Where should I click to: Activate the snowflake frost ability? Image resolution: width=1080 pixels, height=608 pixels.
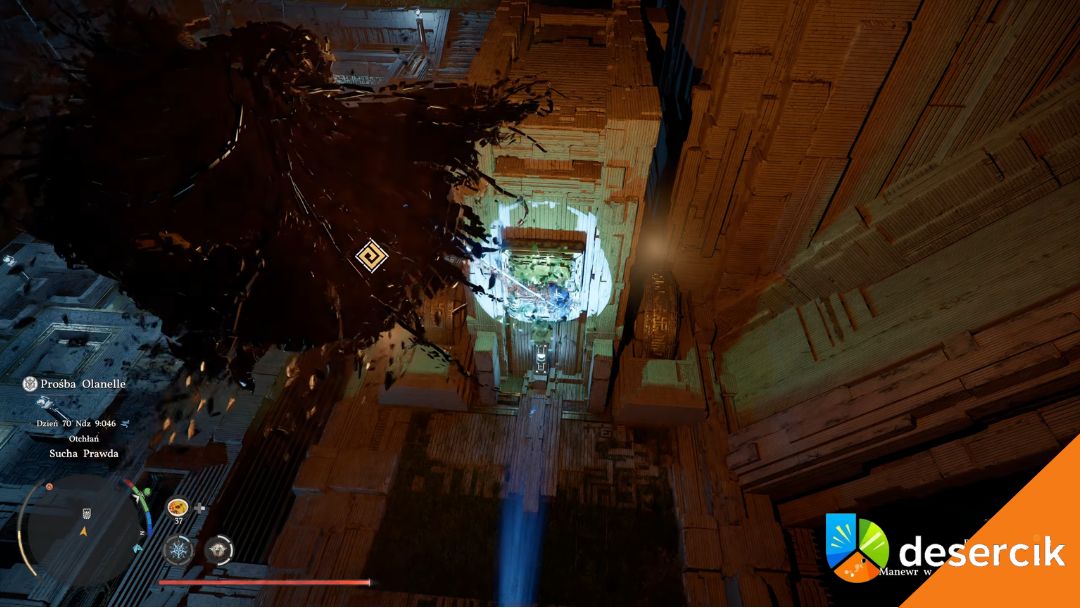[x=178, y=549]
